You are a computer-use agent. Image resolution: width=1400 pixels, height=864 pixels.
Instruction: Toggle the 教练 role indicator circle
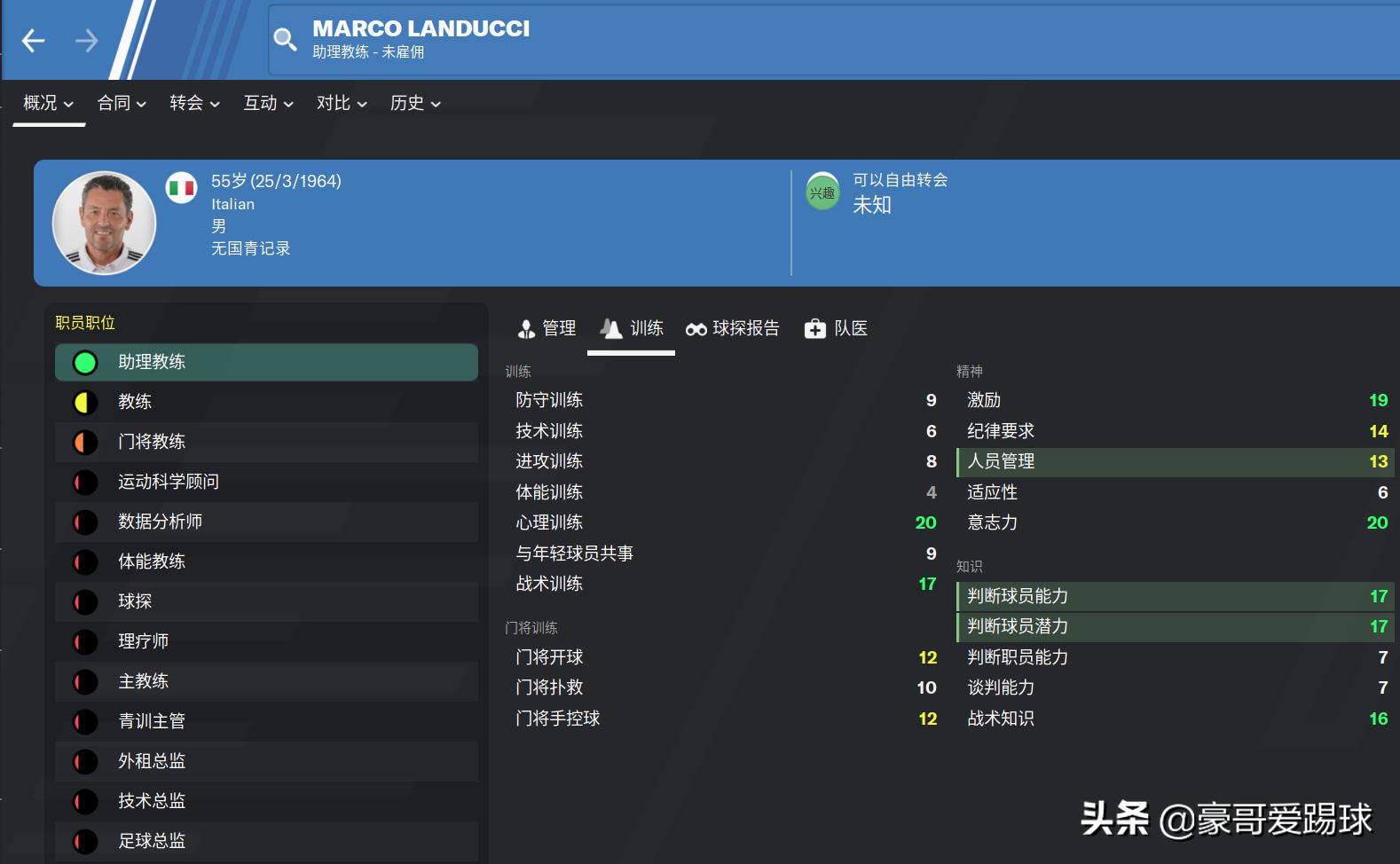[85, 402]
